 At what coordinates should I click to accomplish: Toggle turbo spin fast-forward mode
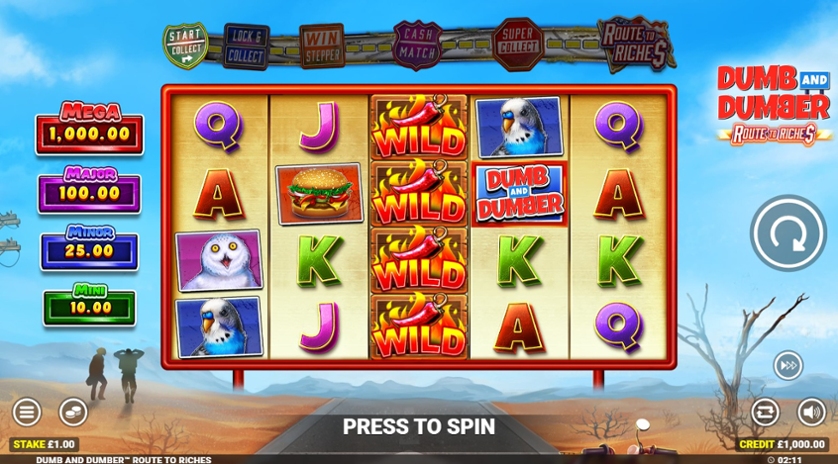[x=788, y=366]
